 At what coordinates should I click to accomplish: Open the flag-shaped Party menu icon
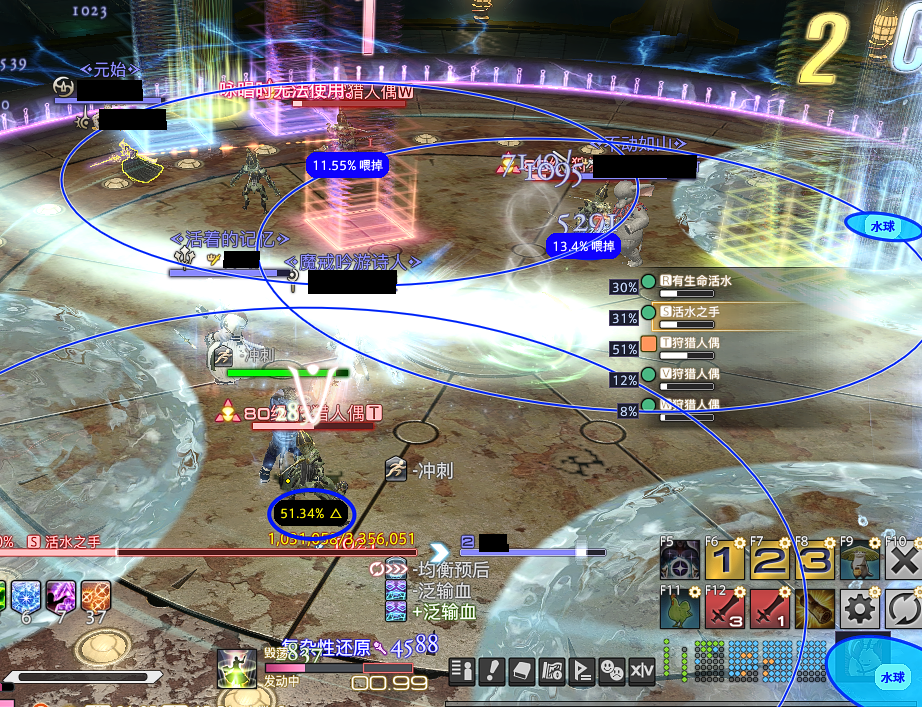(581, 670)
